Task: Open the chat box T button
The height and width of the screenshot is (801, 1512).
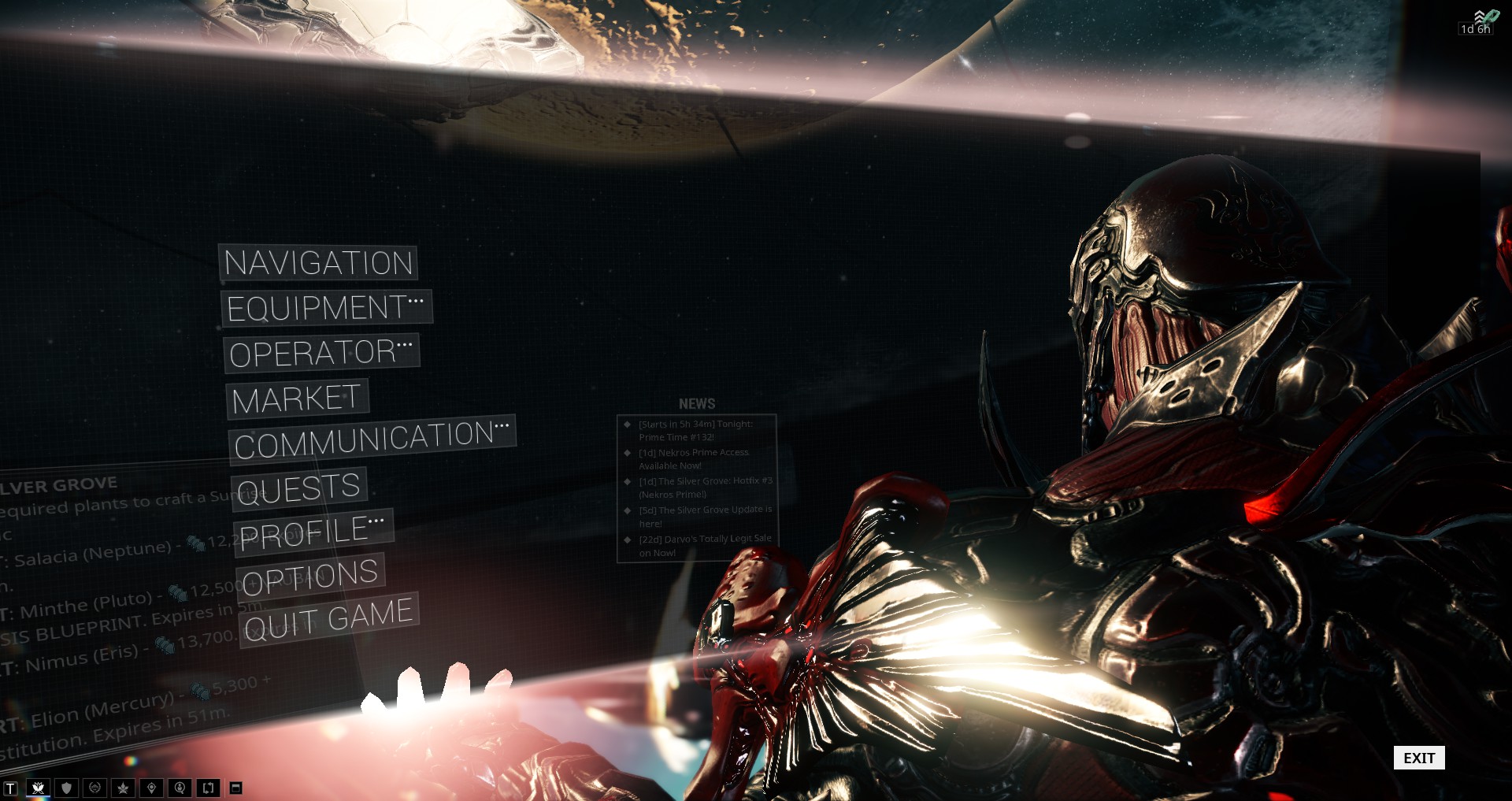Action: click(10, 788)
